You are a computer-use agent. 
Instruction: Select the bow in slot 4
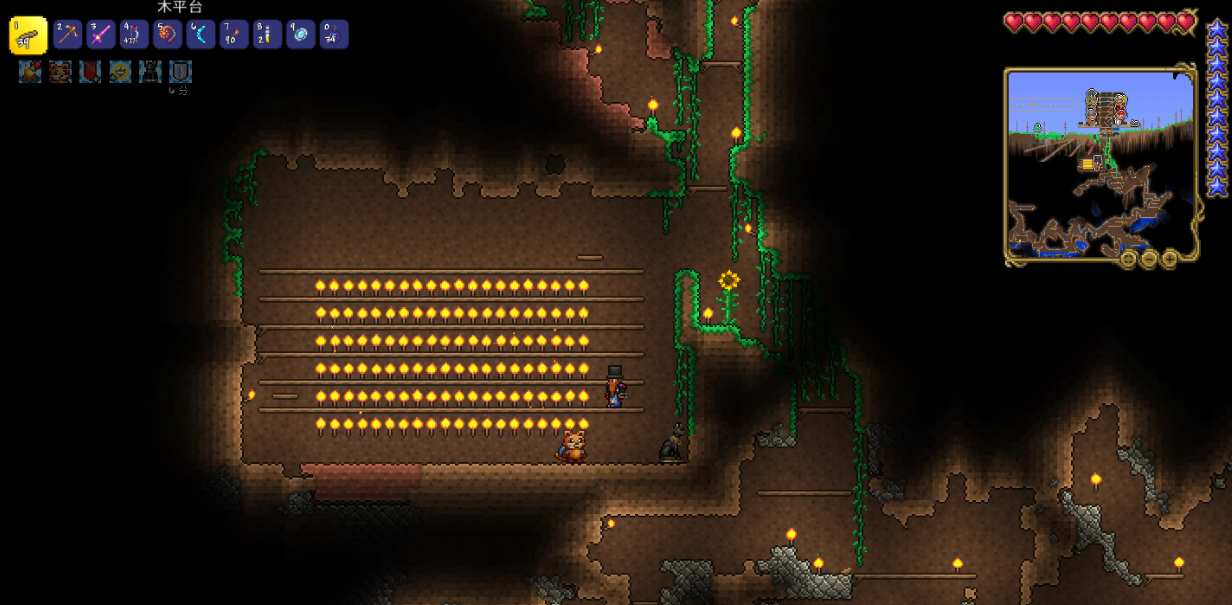(x=134, y=35)
